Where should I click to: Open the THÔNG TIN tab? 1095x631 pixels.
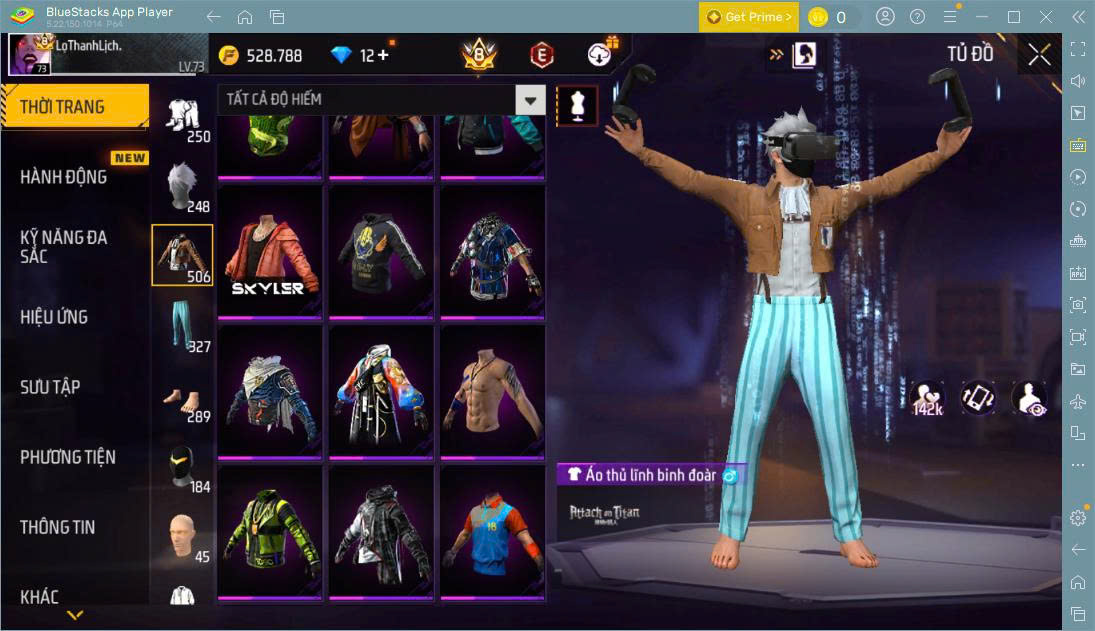coord(58,527)
